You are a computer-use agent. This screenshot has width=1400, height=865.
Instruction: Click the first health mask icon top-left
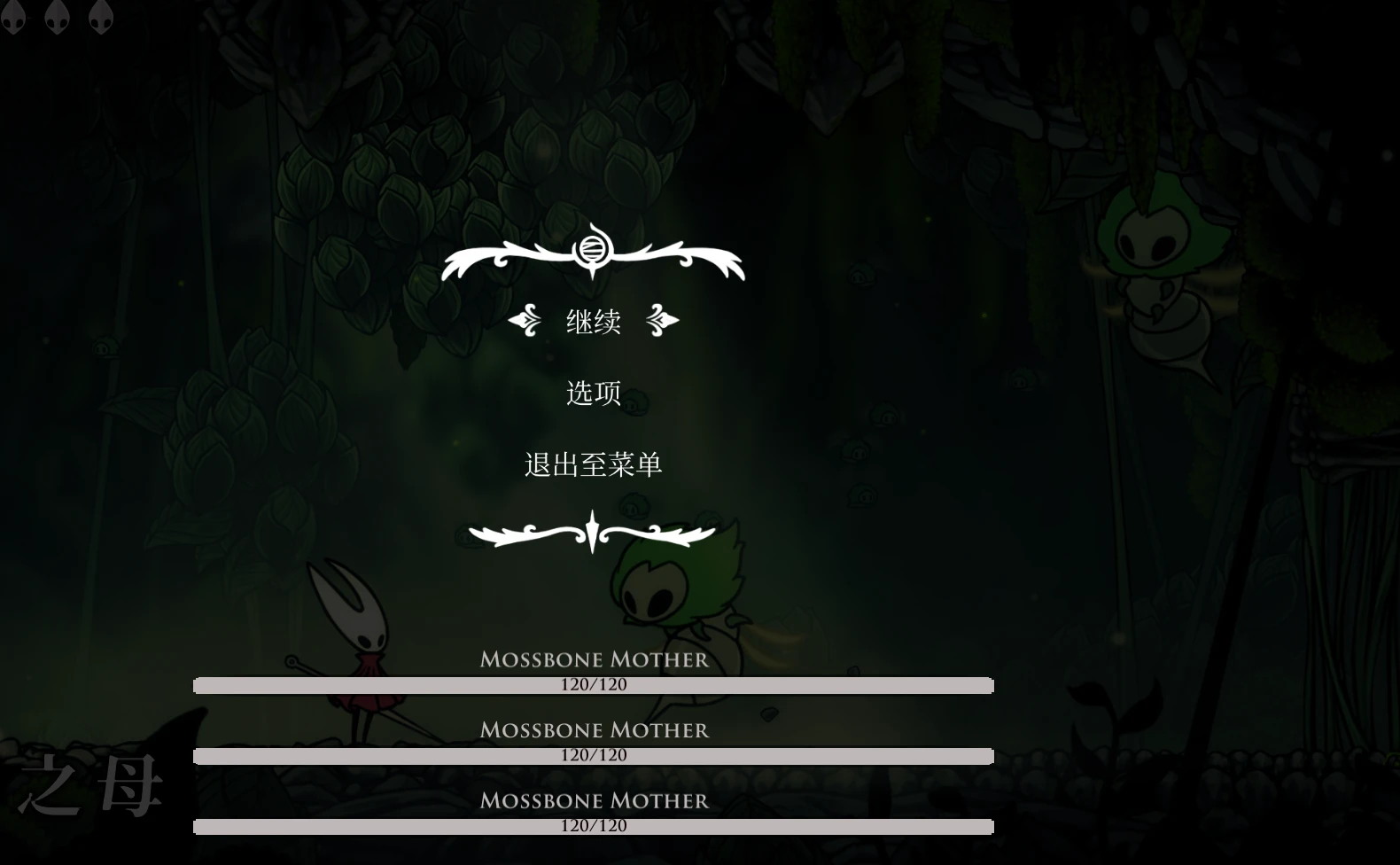14,16
